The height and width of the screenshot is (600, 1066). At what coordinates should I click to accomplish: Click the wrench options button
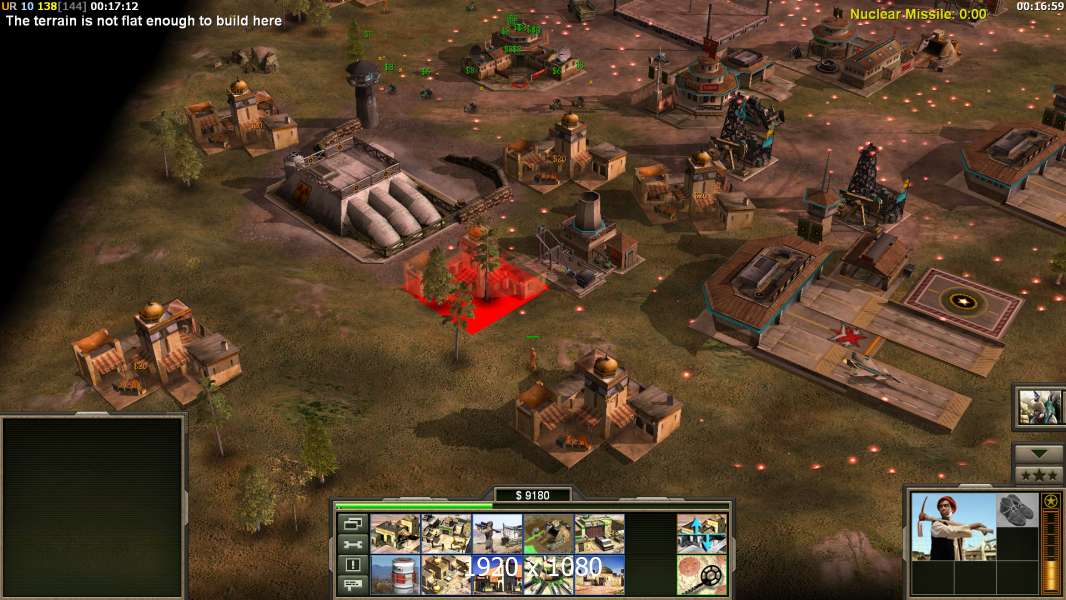tap(352, 544)
